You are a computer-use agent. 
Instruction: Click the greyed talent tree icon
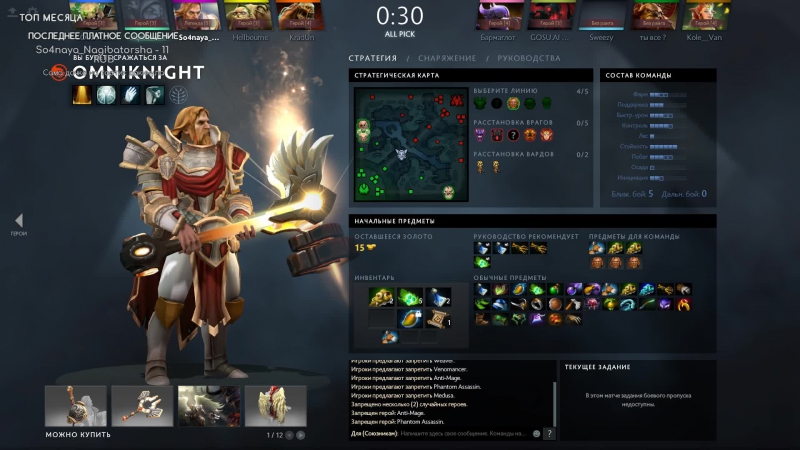(x=177, y=94)
